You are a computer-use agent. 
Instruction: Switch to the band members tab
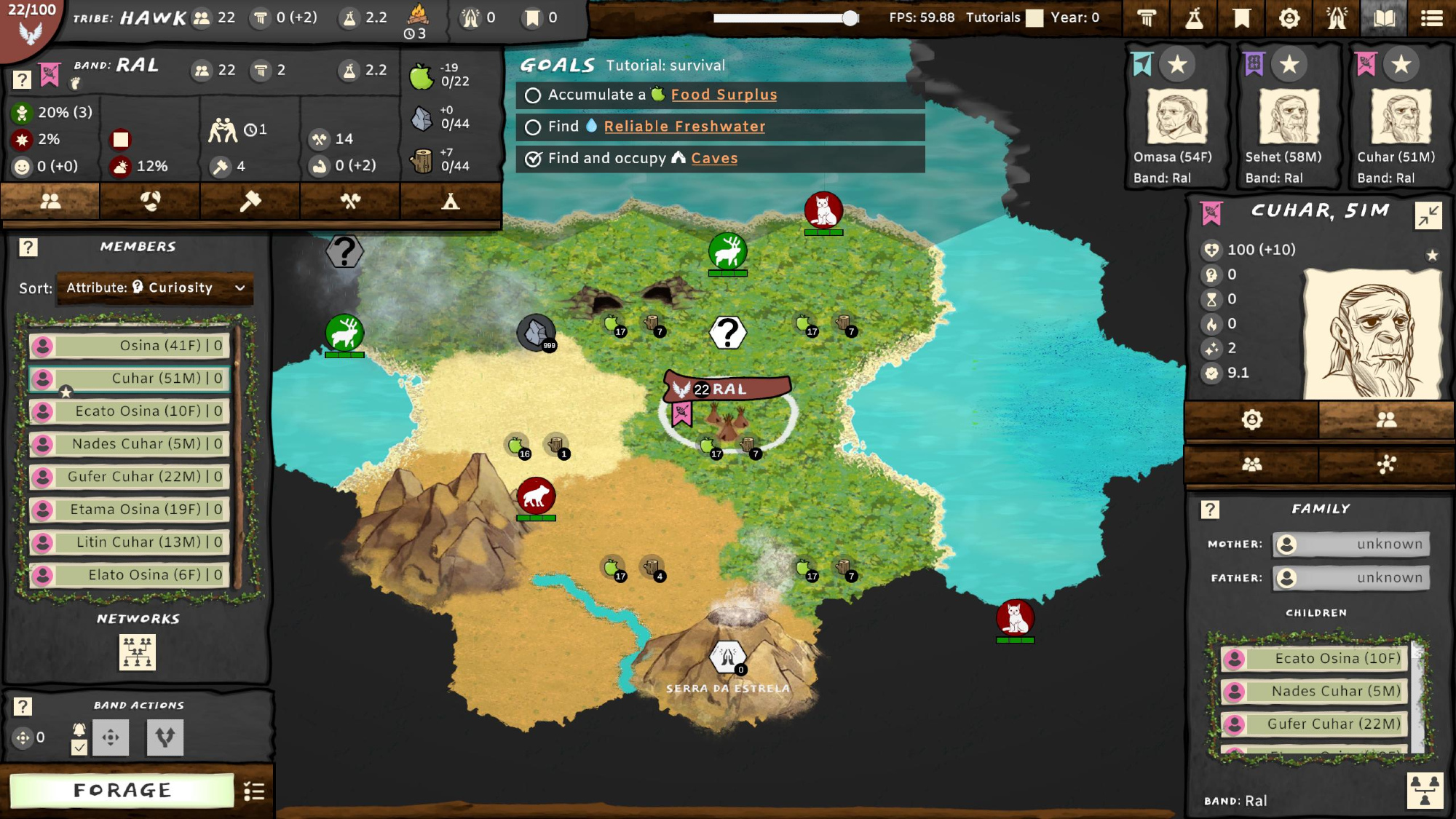(x=50, y=202)
